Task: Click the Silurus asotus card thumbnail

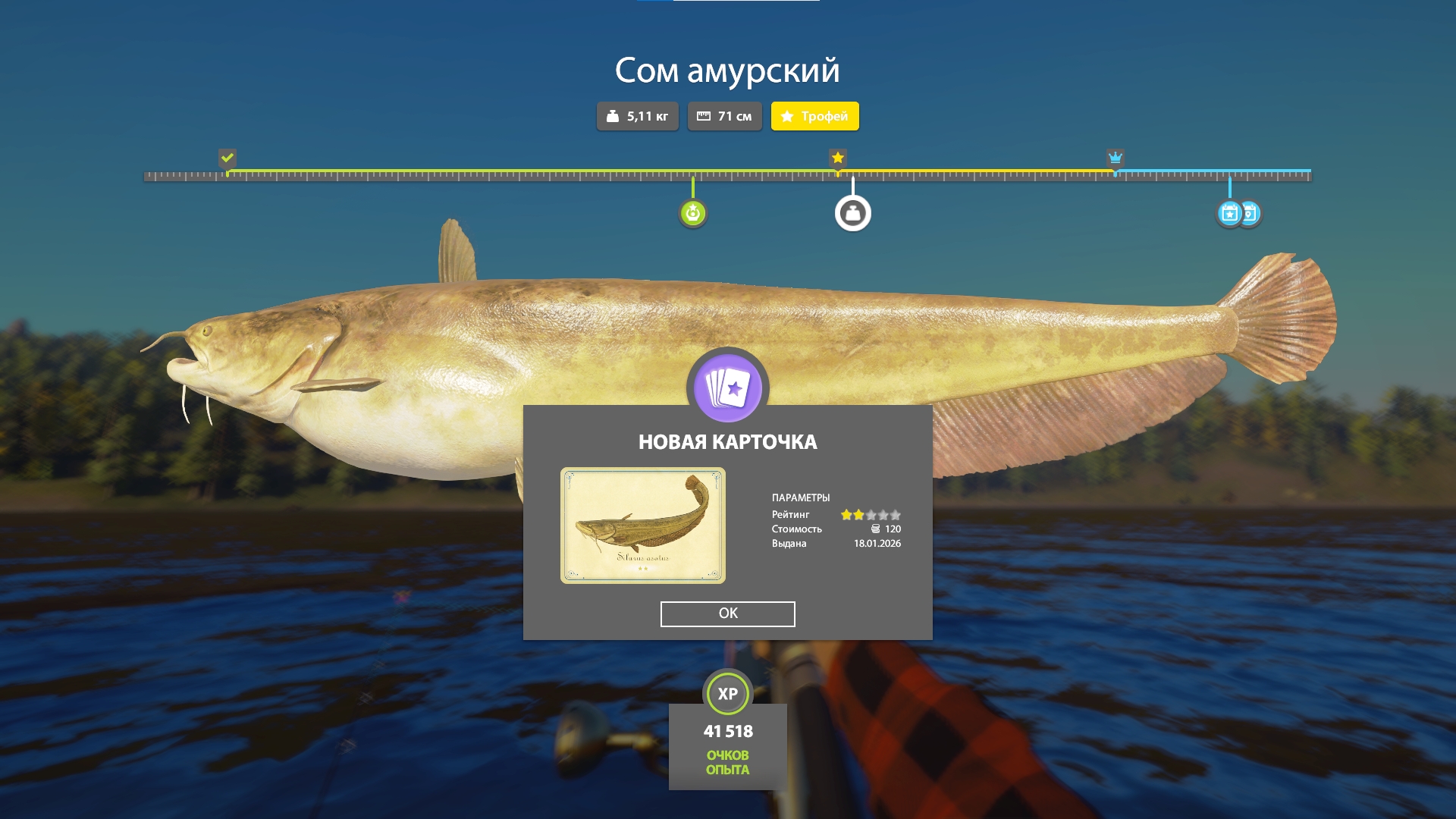Action: tap(642, 526)
